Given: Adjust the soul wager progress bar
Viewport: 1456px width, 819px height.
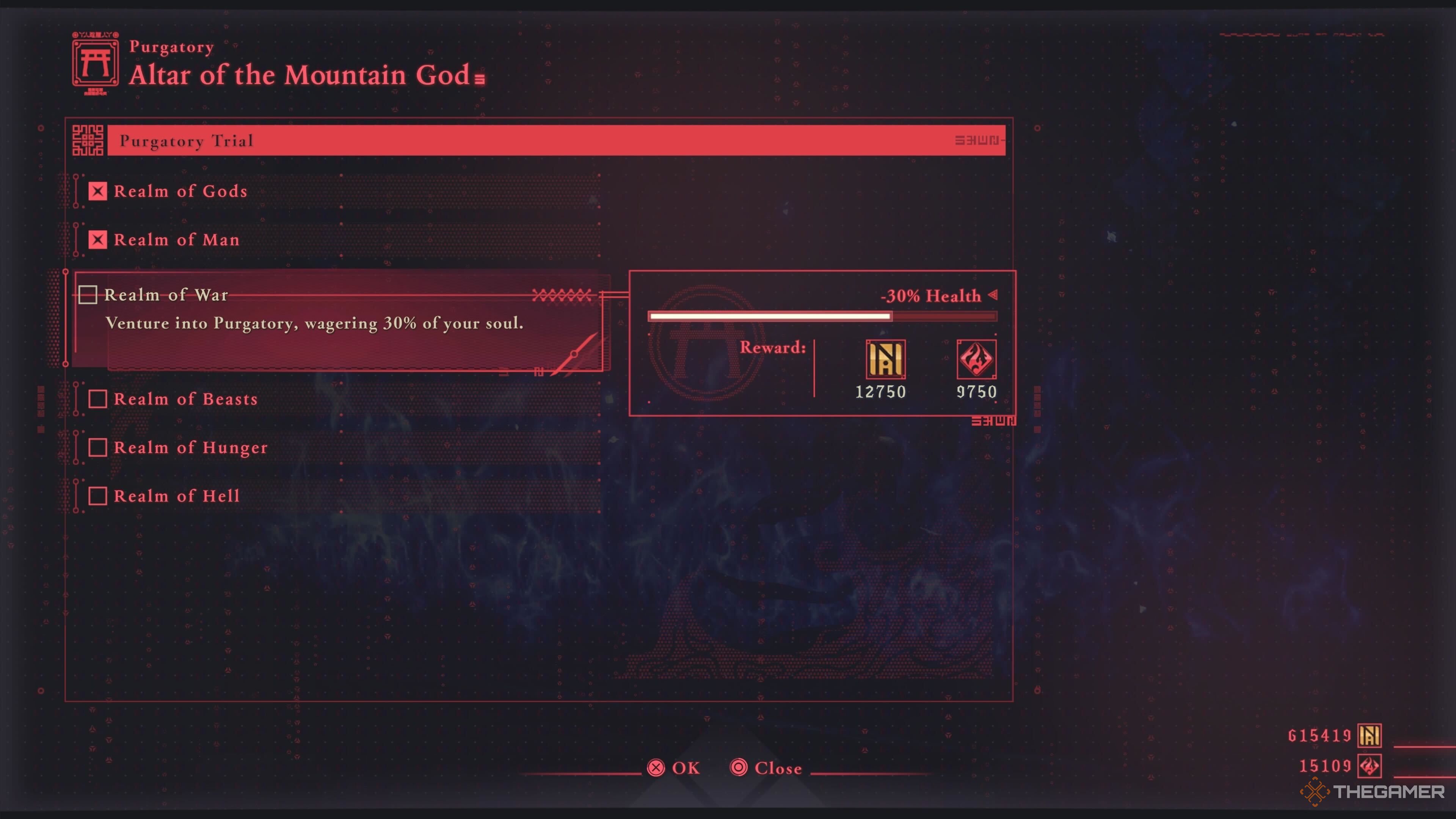Looking at the screenshot, I should click(x=822, y=317).
